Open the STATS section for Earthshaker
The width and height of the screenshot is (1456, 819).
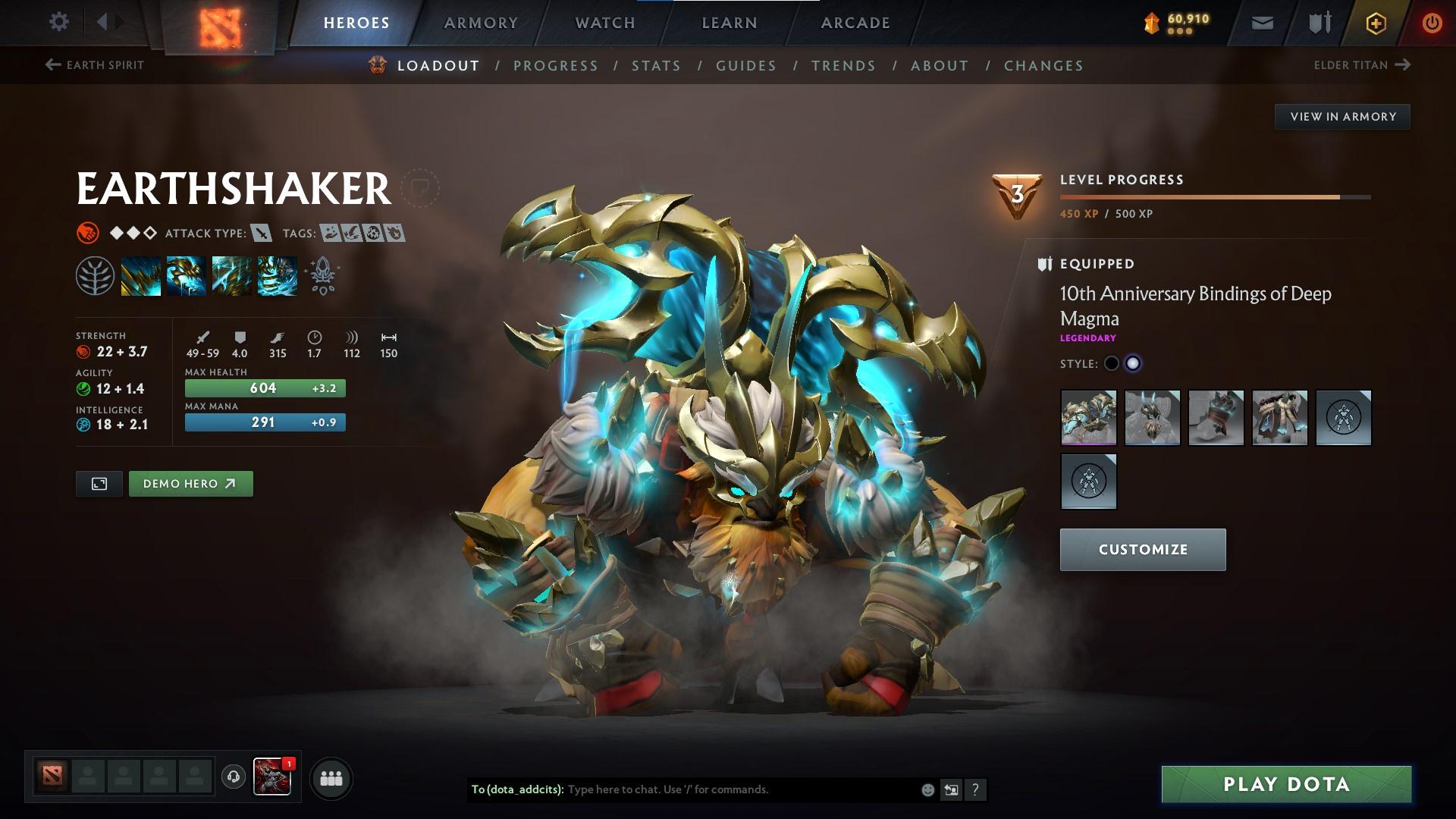657,65
